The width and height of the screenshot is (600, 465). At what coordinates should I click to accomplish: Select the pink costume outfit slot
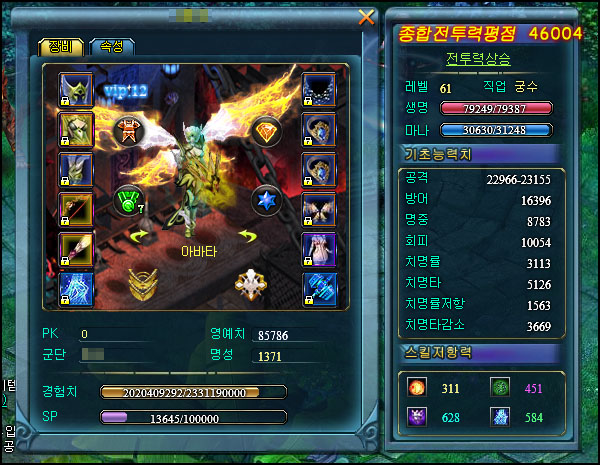click(x=318, y=249)
